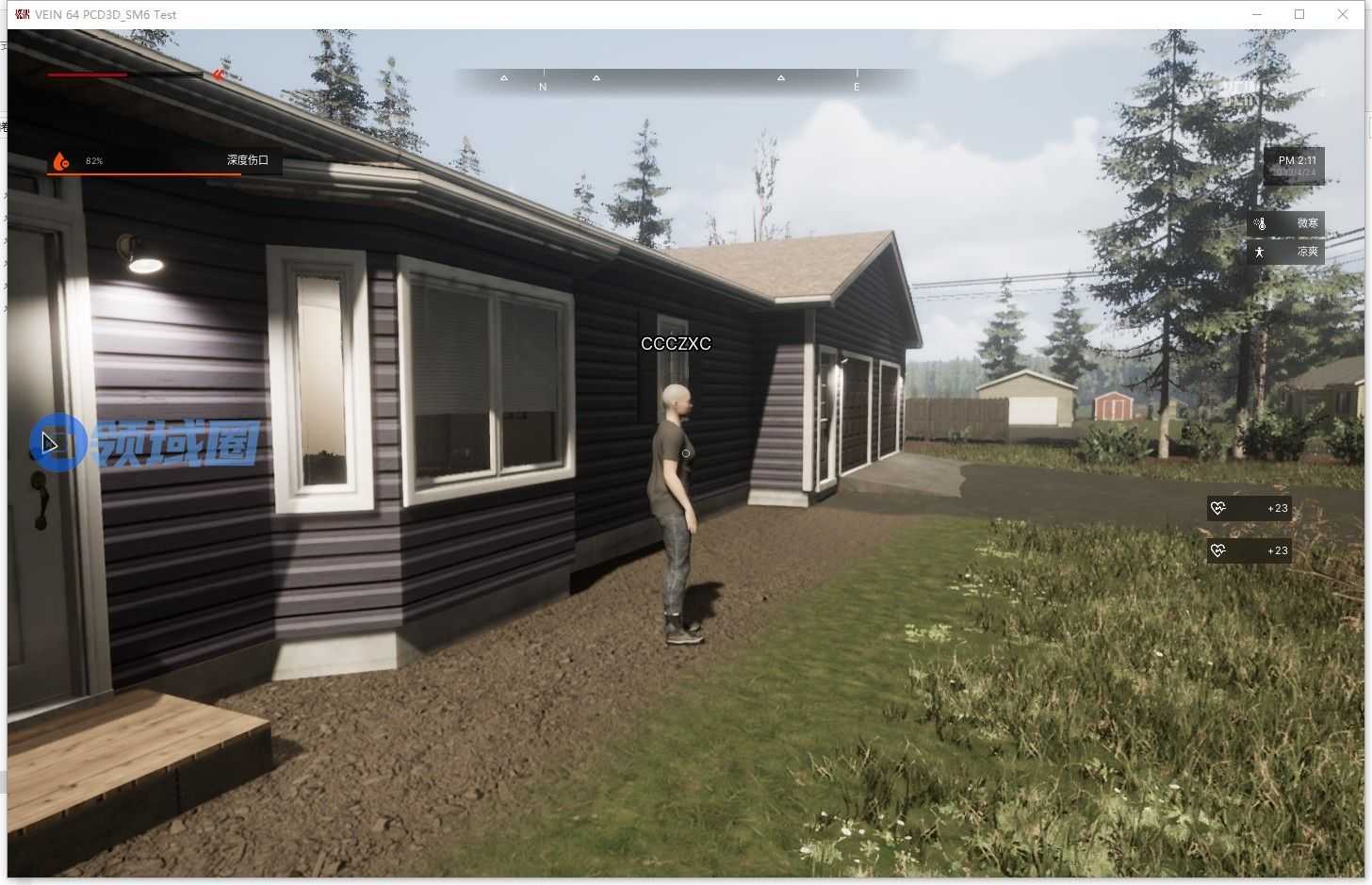Minimize the VEIN game window
1372x885 pixels.
[1257, 14]
